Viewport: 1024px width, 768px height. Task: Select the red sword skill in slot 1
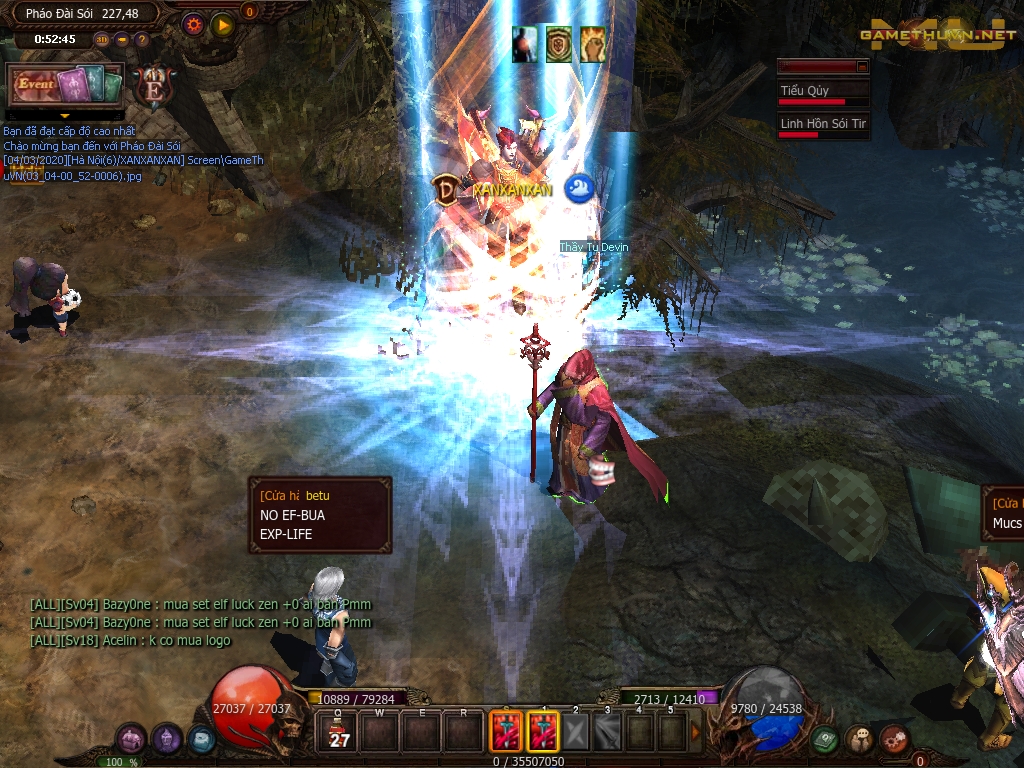[x=543, y=732]
